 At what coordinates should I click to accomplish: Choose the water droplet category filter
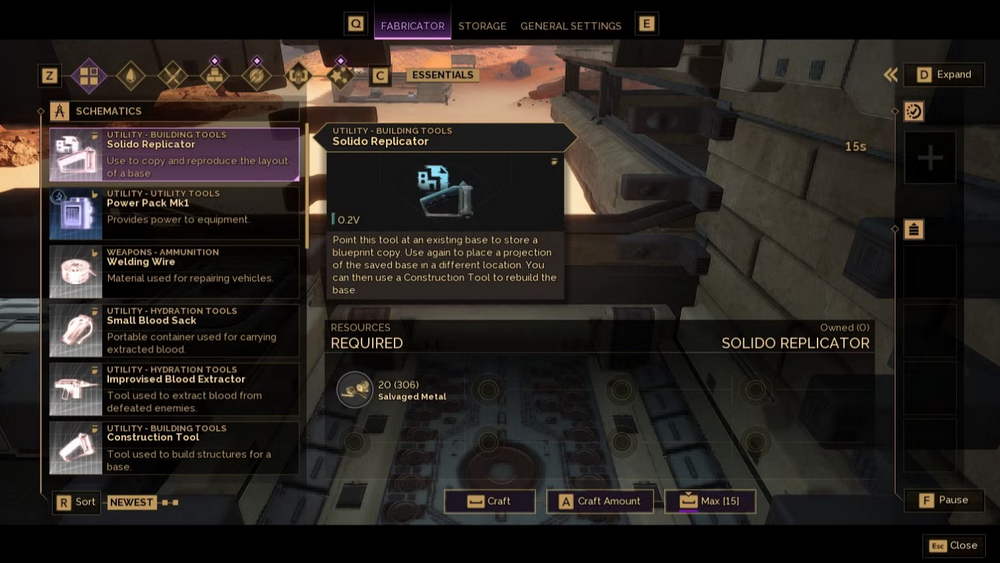coord(131,75)
